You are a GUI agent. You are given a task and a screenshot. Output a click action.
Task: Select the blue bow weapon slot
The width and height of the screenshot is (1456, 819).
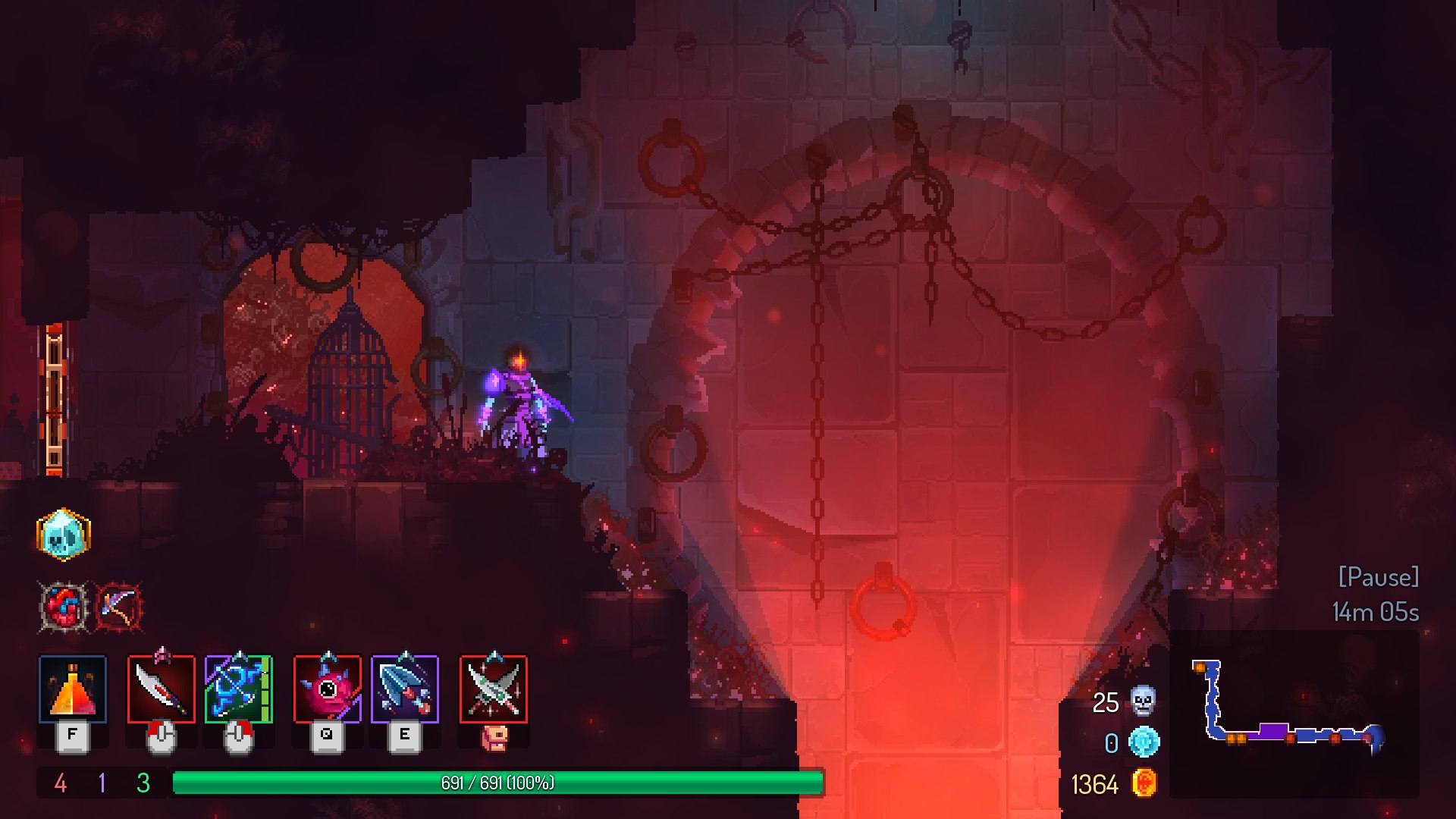point(238,689)
